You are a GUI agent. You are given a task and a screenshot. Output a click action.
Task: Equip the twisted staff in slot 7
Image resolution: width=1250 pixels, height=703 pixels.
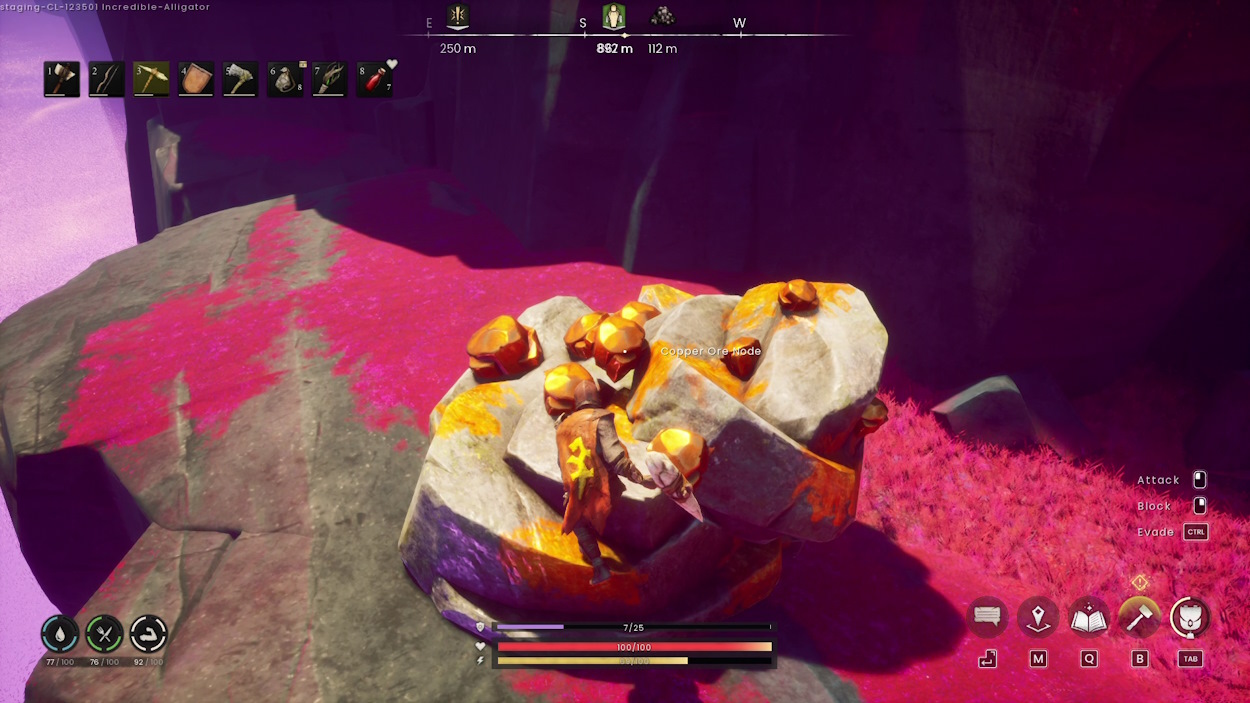(x=330, y=79)
